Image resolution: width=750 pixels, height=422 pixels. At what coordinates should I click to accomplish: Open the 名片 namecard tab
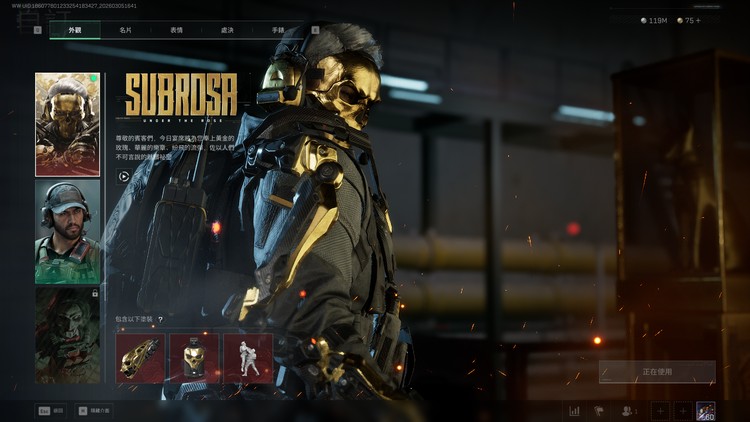(124, 31)
